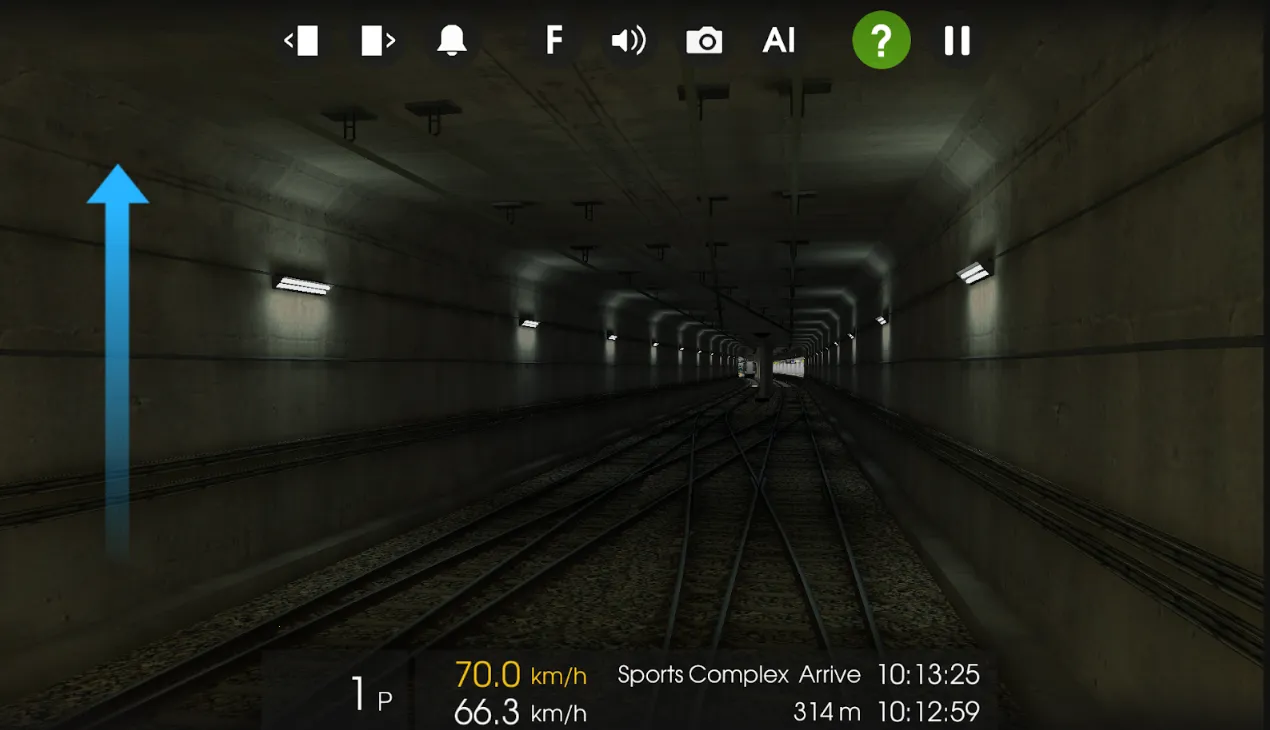Viewport: 1270px width, 730px height.
Task: Push the blue throttle arrow
Action: 118,350
